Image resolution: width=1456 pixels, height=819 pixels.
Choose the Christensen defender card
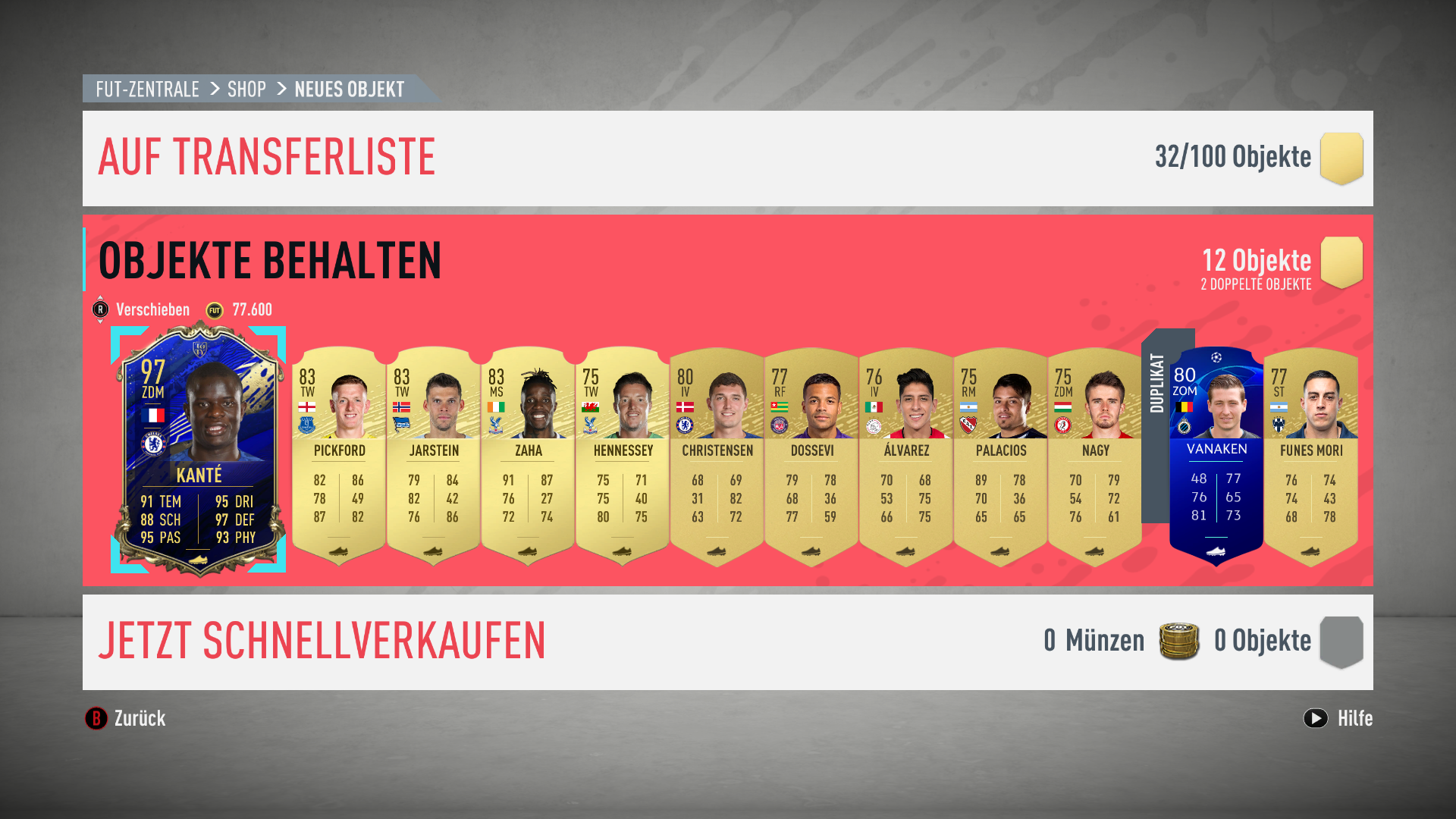pyautogui.click(x=717, y=457)
